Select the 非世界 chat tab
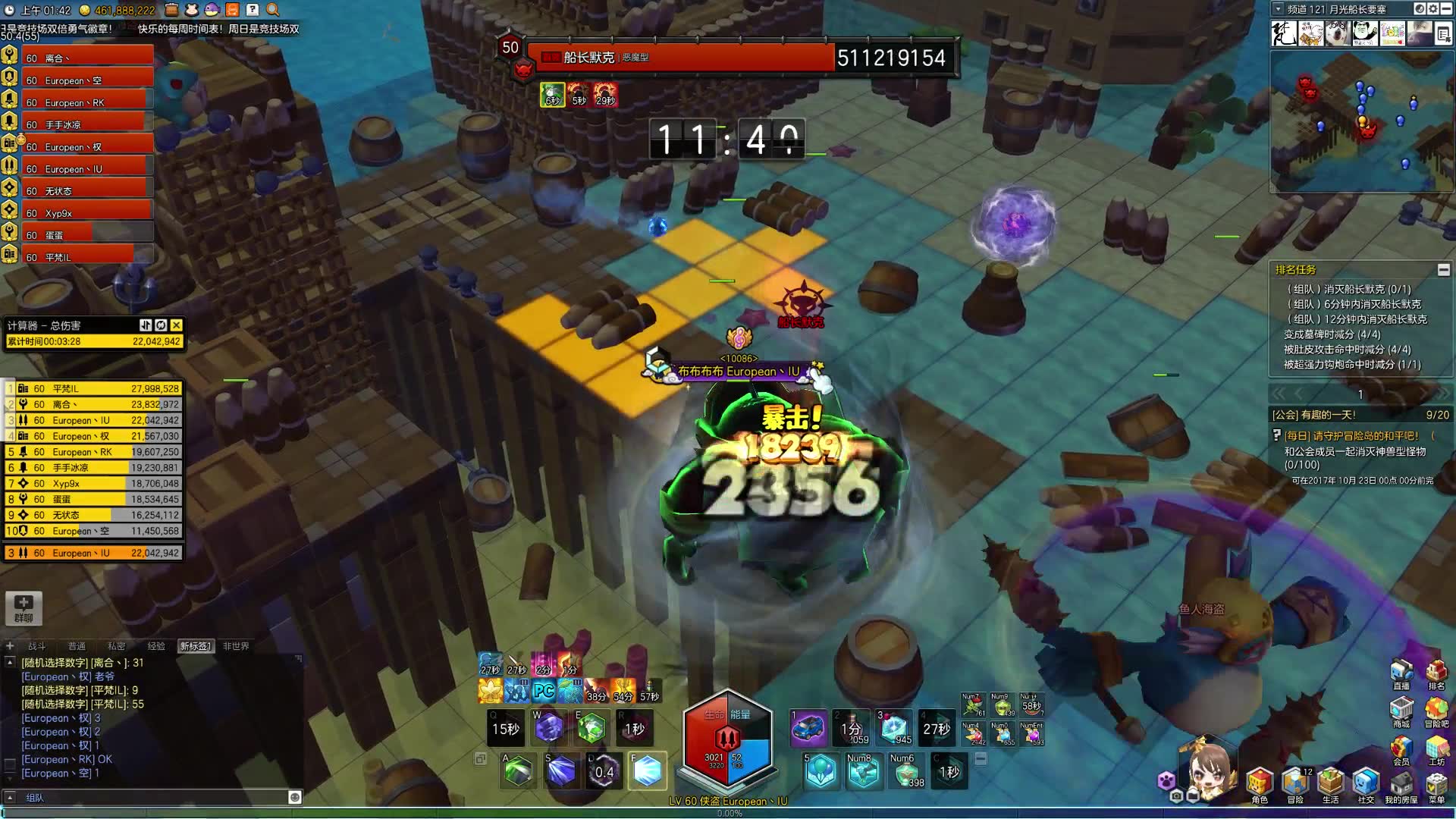This screenshot has height=819, width=1456. click(236, 646)
